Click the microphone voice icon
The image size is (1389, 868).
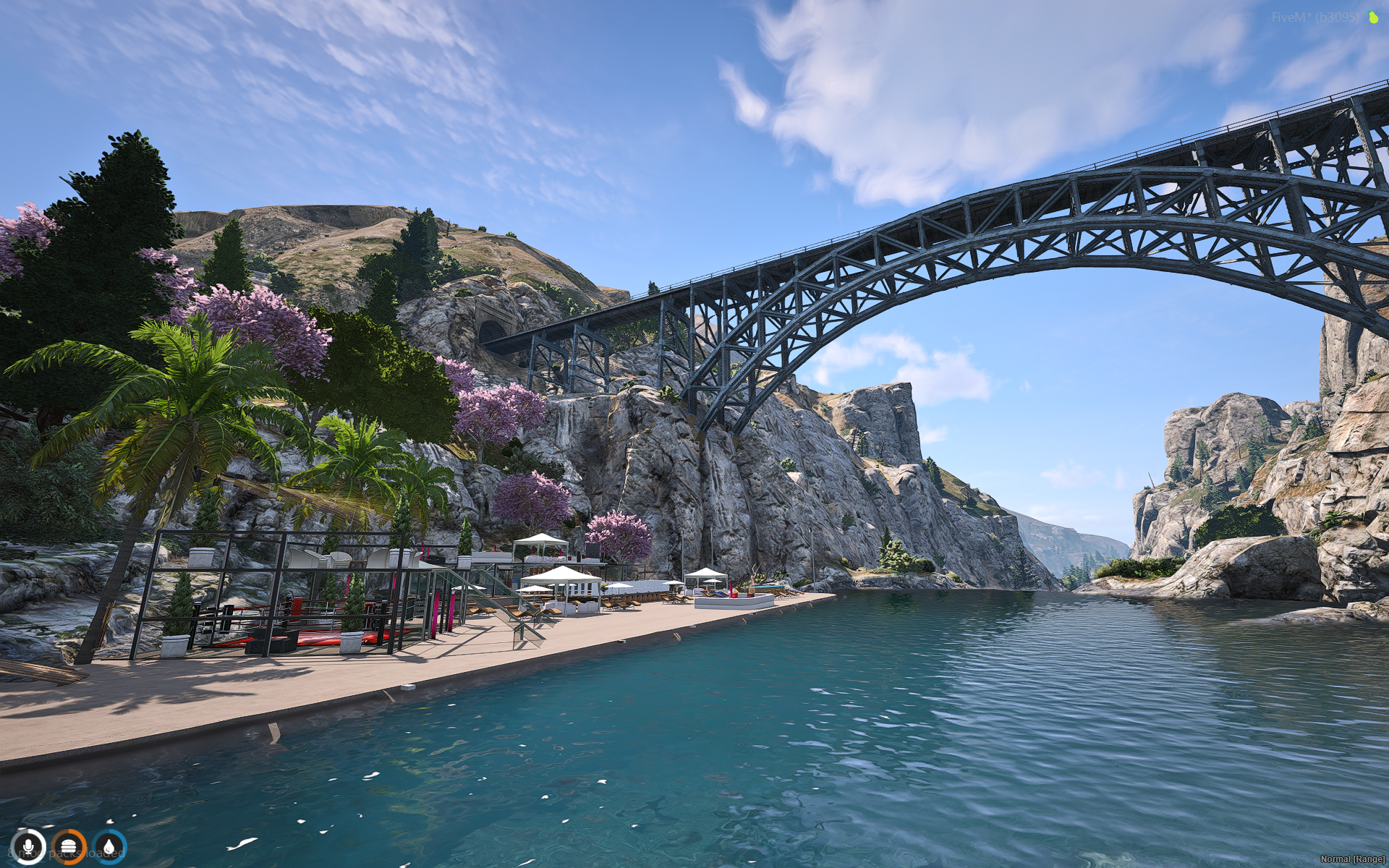tap(29, 846)
